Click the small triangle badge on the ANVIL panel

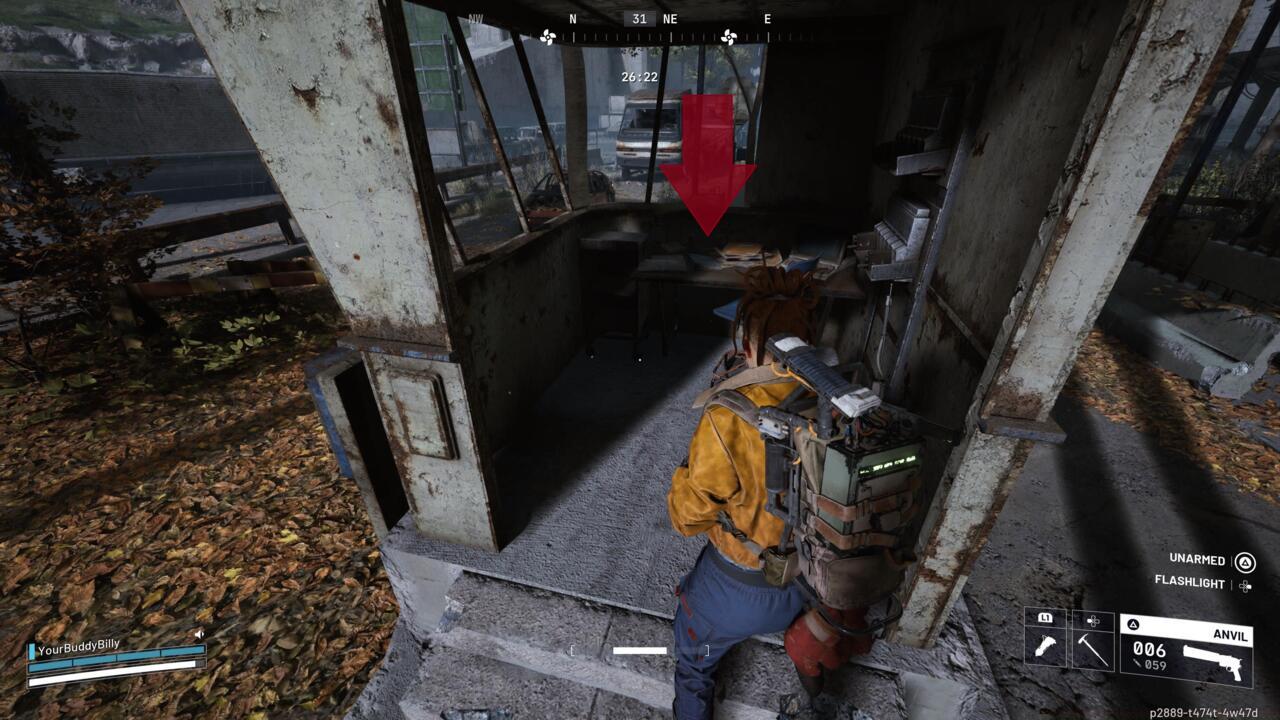(x=1133, y=624)
